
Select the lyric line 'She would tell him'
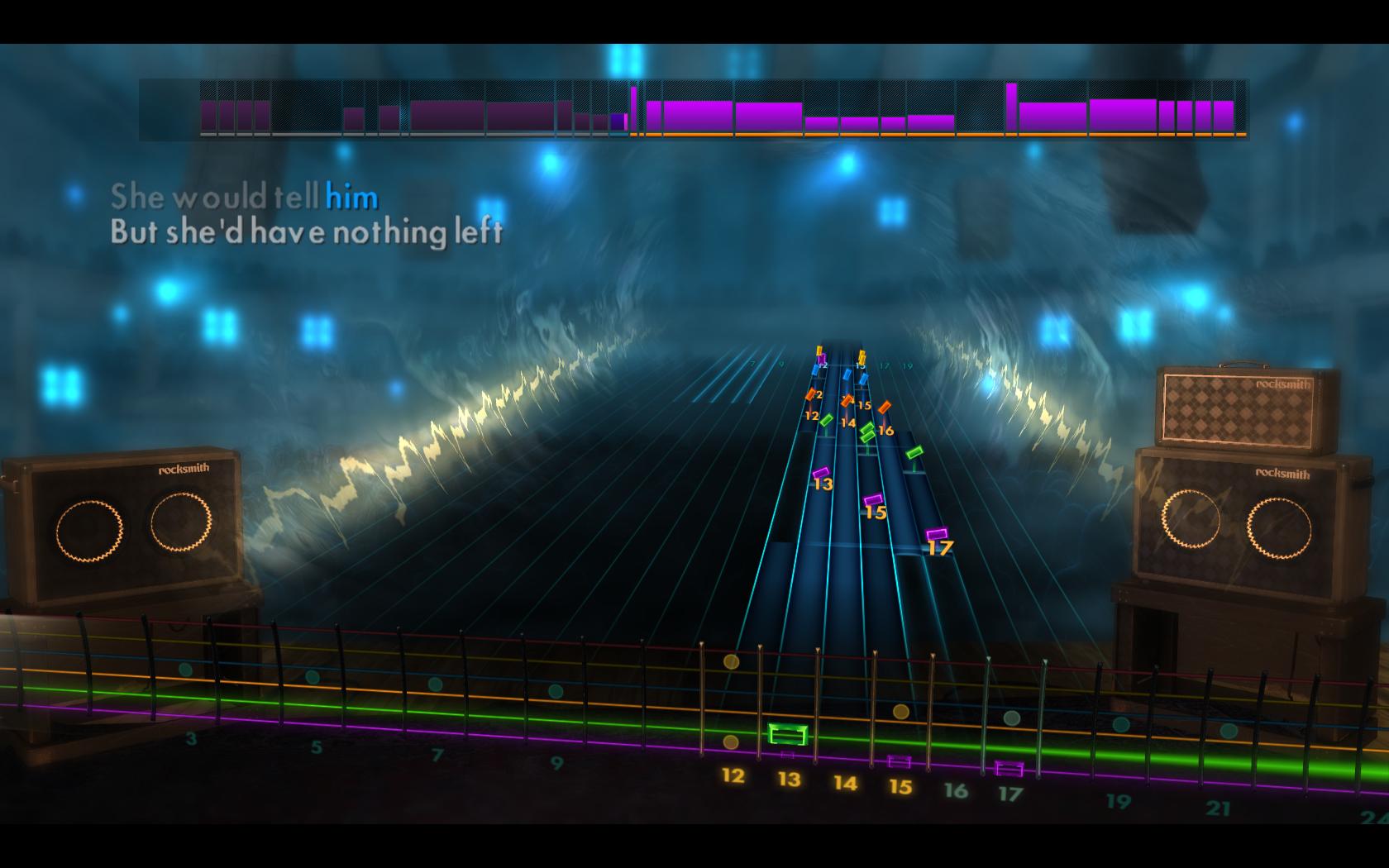coord(244,198)
